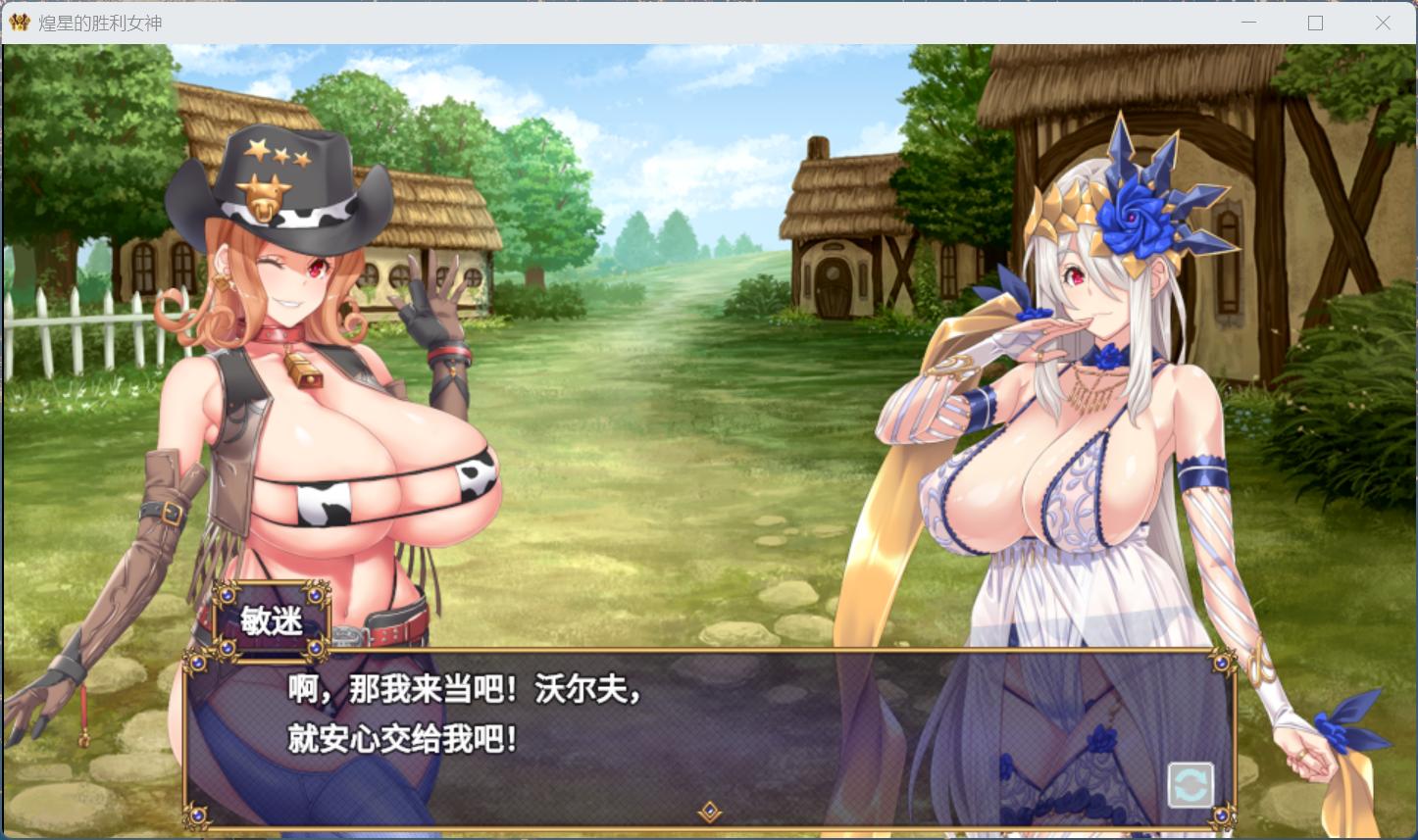Viewport: 1418px width, 840px height.
Task: Click the gold emblem at dialogue box bottom-right corner
Action: click(1221, 815)
